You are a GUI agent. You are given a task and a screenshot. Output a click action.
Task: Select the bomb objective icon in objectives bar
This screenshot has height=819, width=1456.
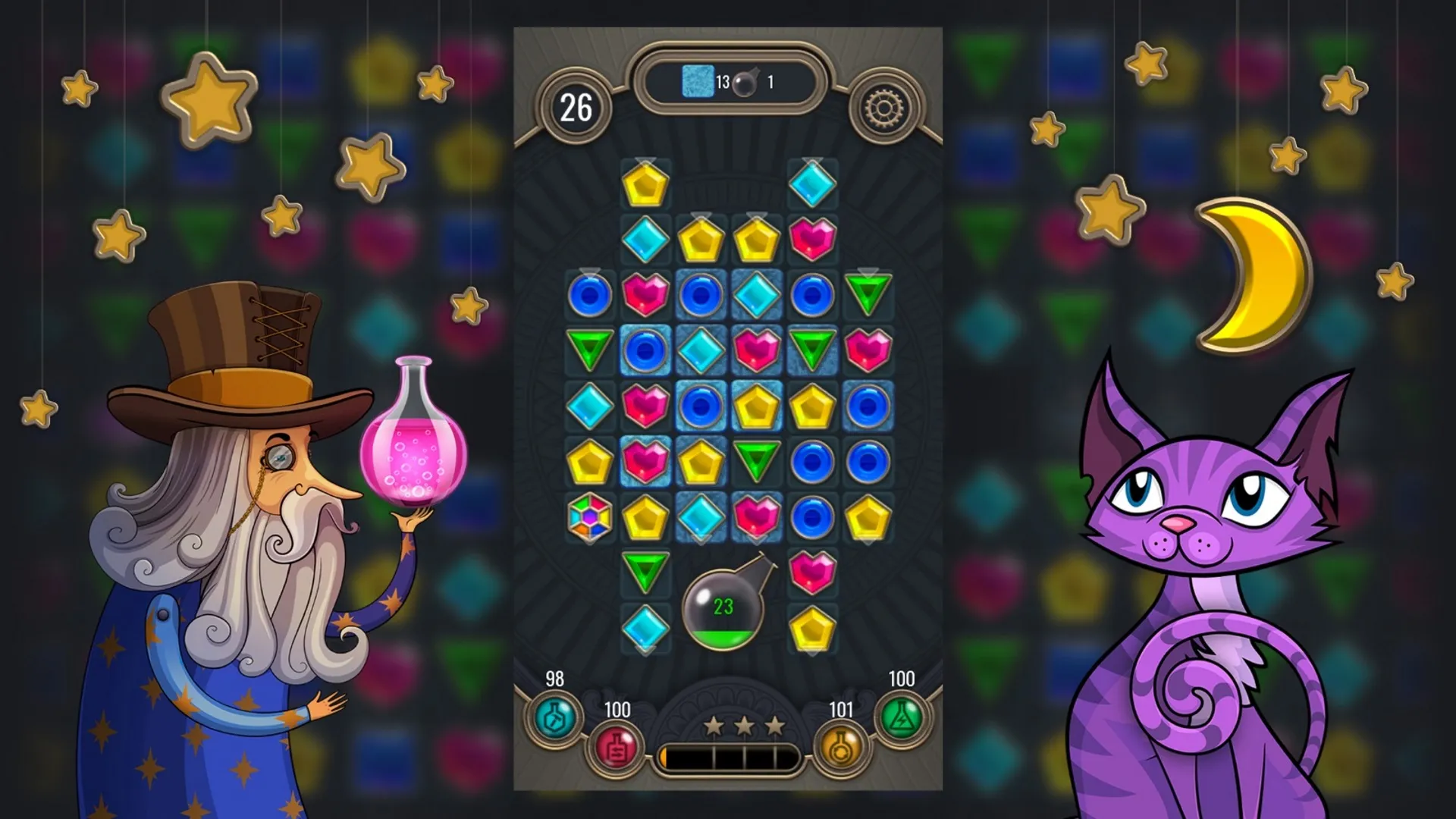[745, 83]
